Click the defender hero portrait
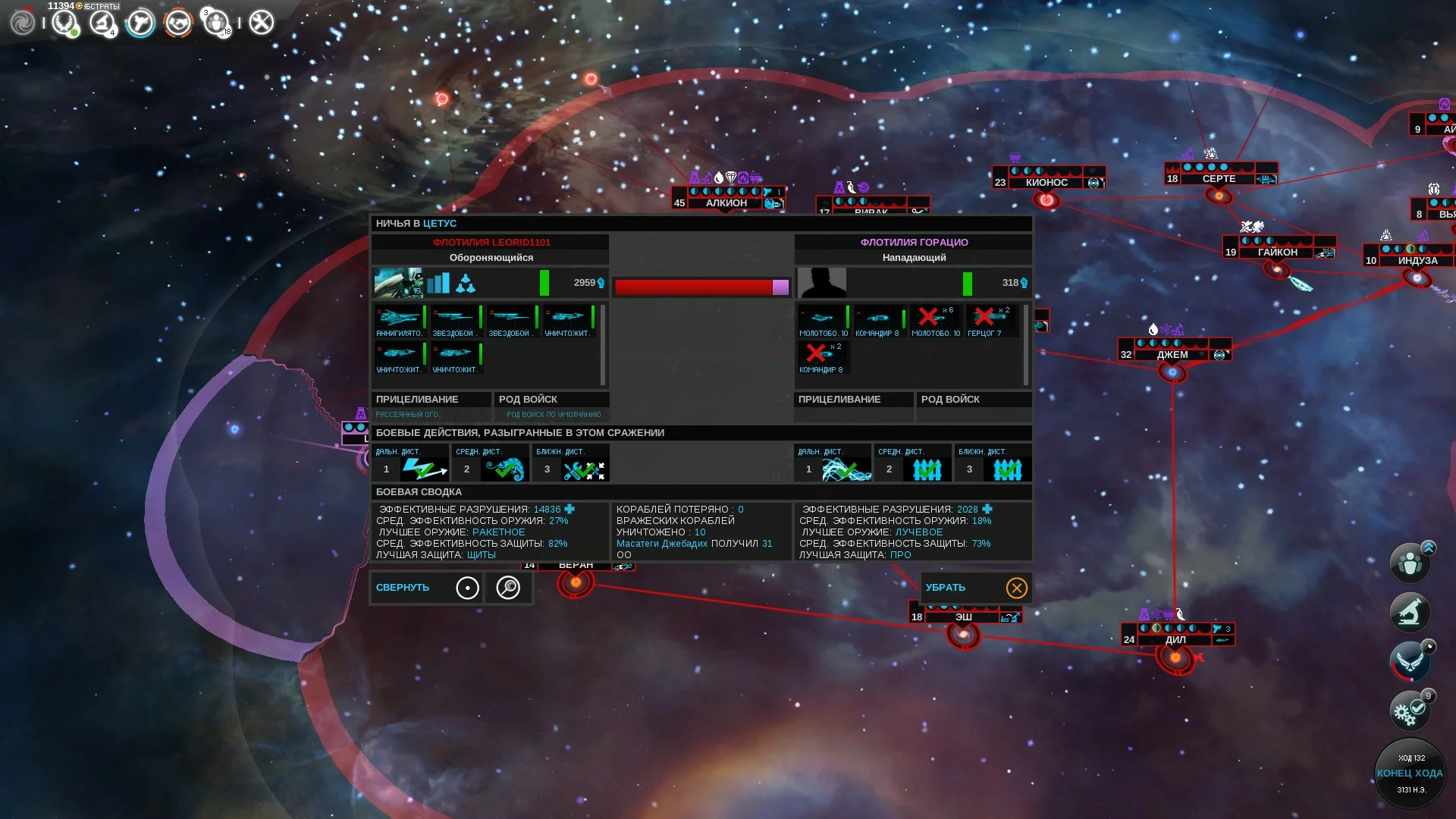The width and height of the screenshot is (1456, 819). (x=398, y=283)
